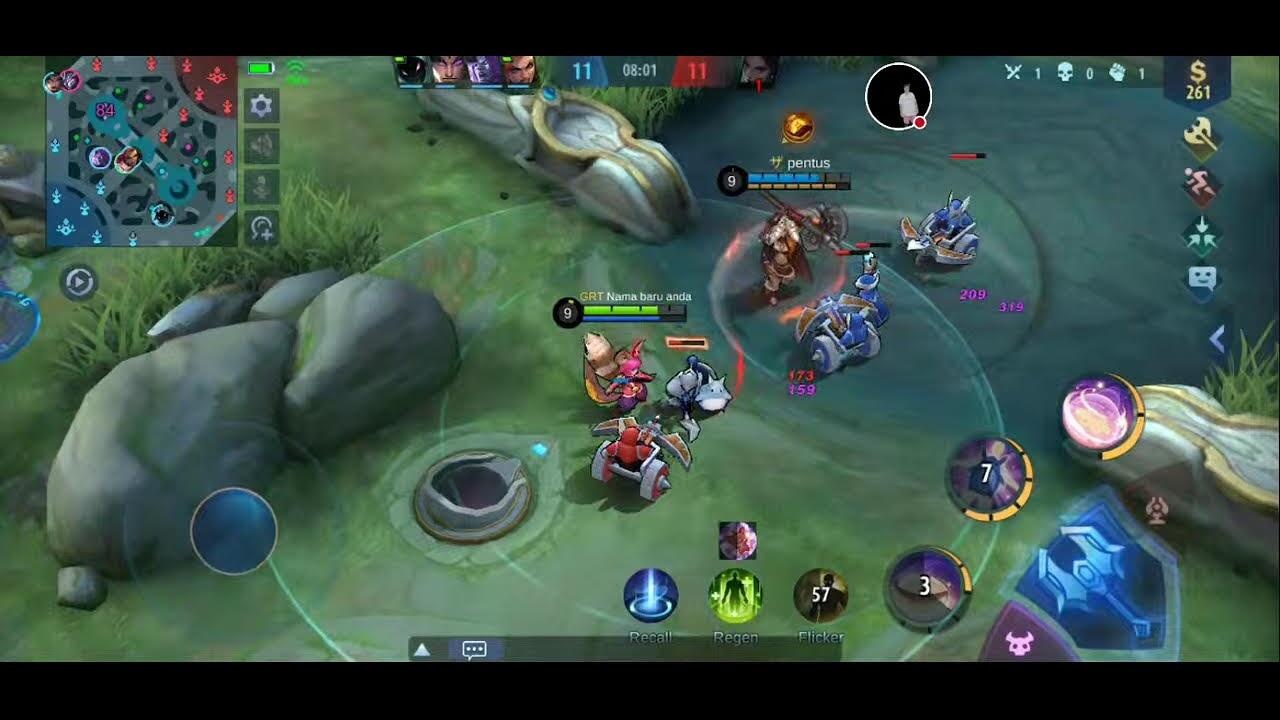The height and width of the screenshot is (720, 1280).
Task: Use the green Regen spell
Action: (x=736, y=596)
